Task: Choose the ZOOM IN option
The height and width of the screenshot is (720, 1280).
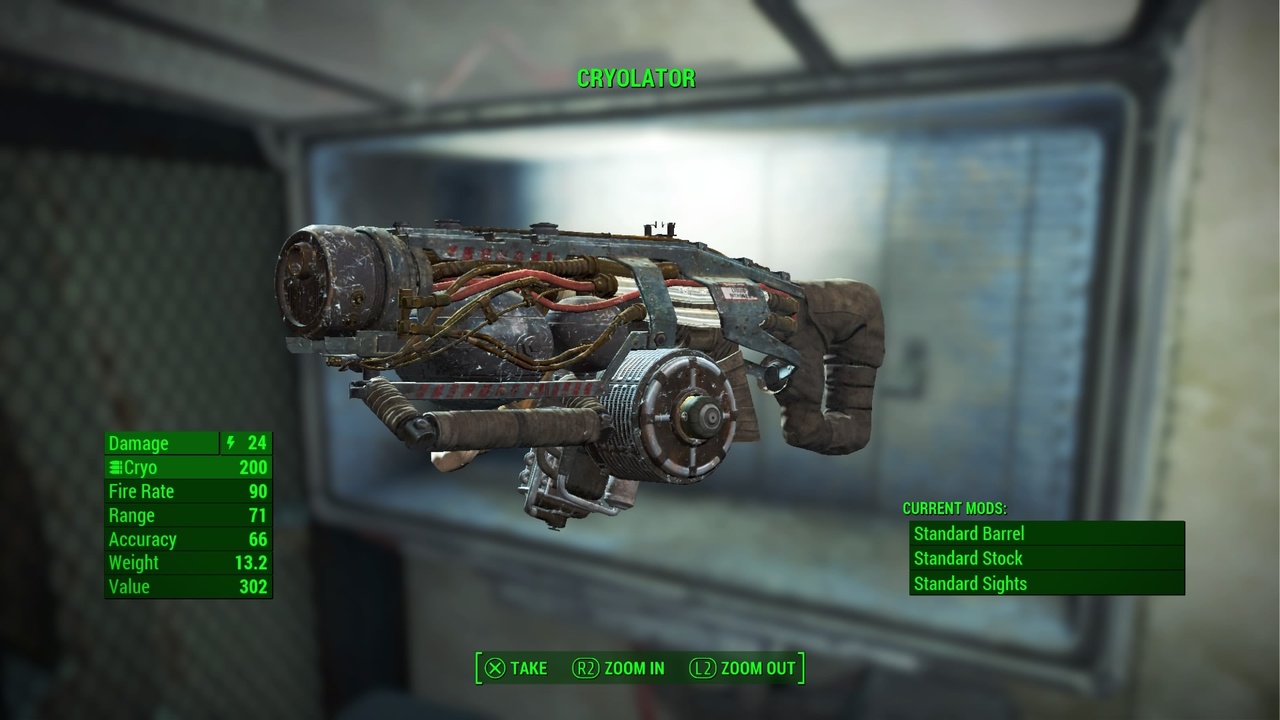Action: [619, 668]
